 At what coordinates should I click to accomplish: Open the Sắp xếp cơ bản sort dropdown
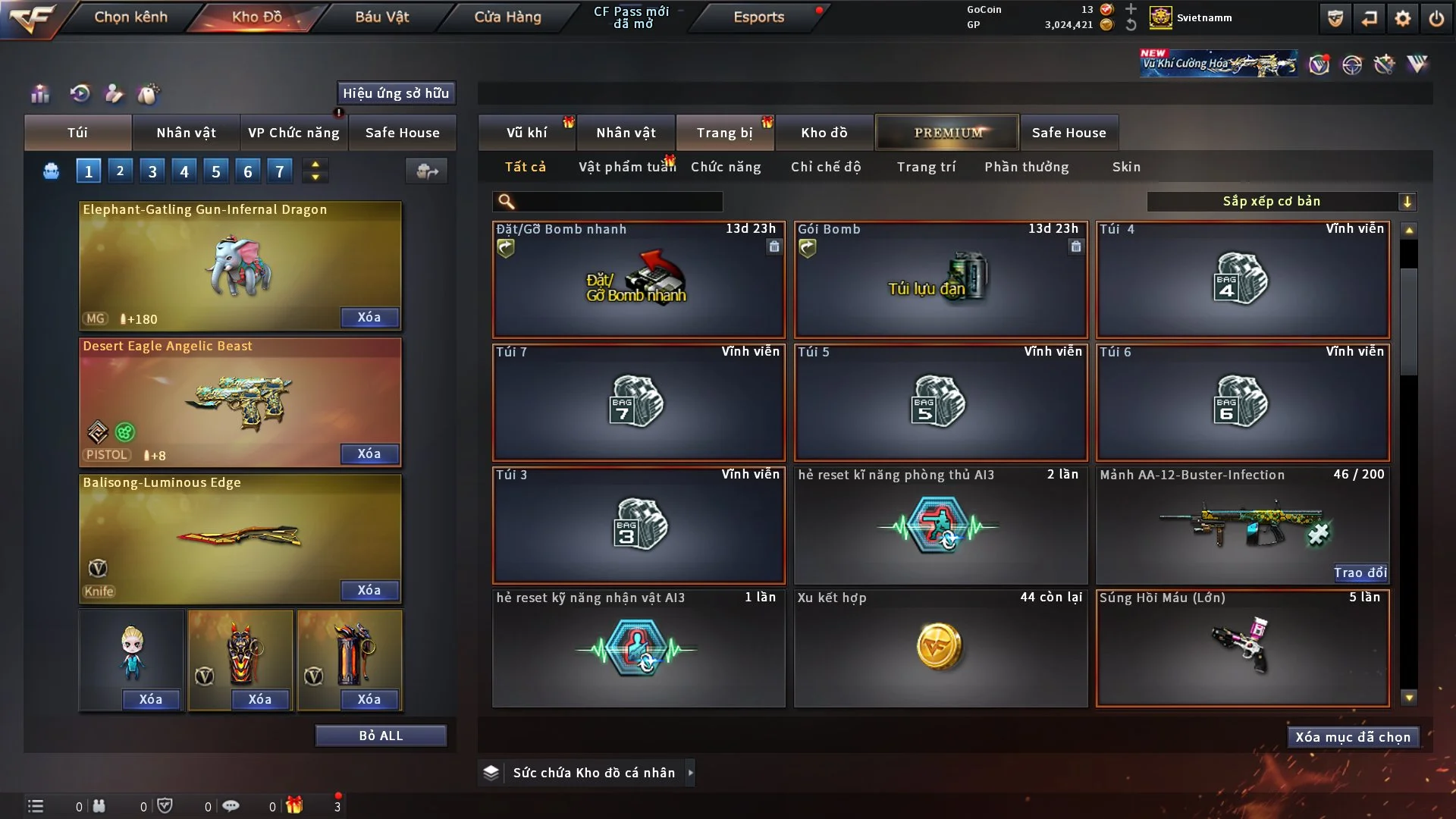coord(1281,202)
